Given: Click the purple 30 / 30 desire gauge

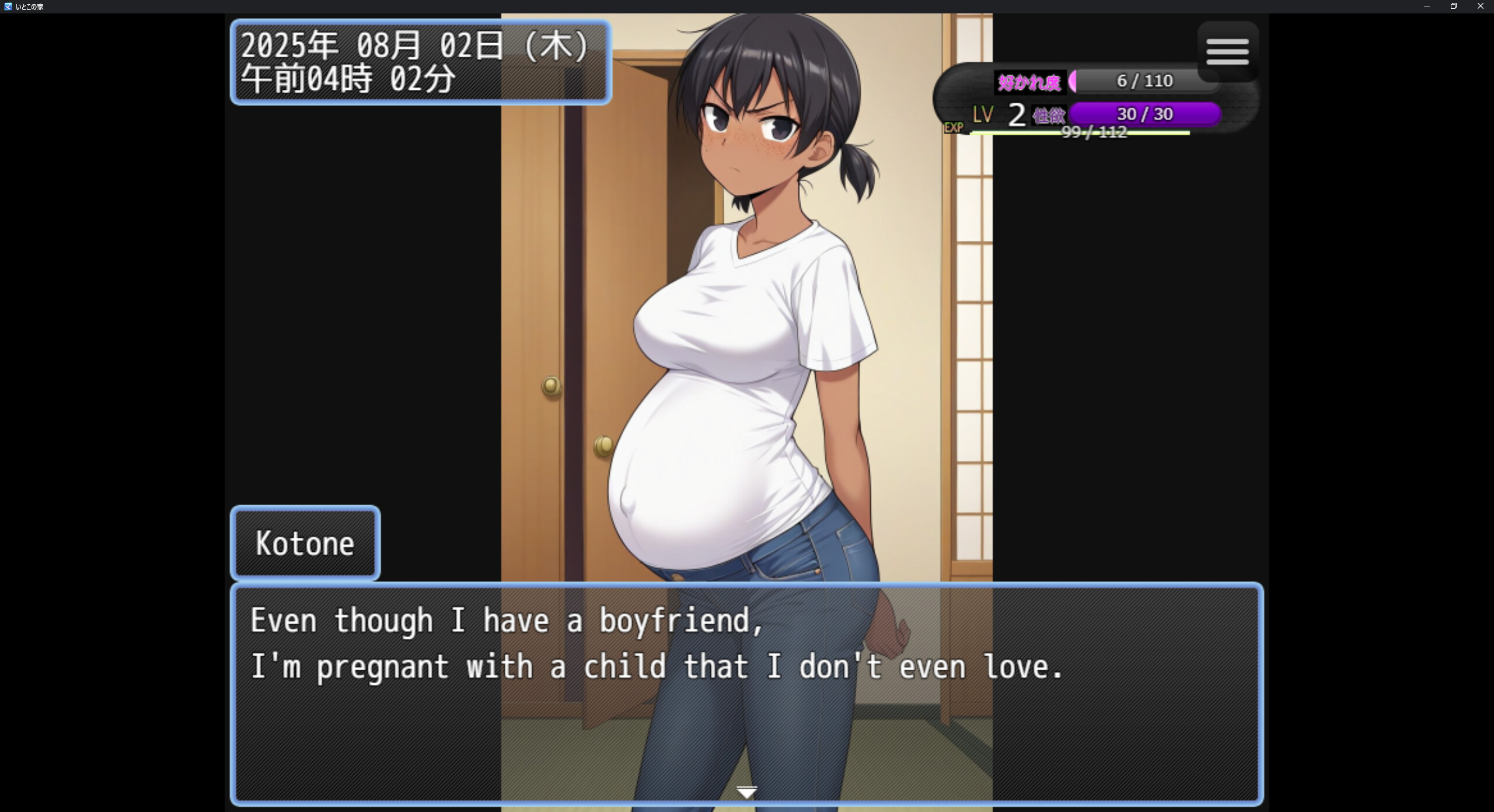Looking at the screenshot, I should [x=1145, y=114].
